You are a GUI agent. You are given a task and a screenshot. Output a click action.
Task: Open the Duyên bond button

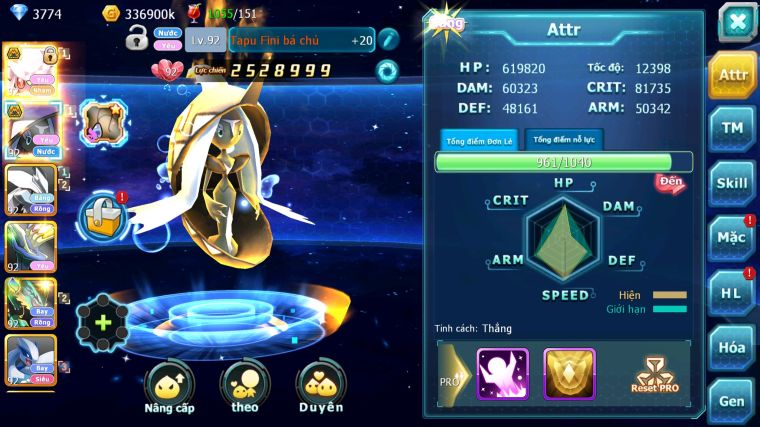[320, 388]
